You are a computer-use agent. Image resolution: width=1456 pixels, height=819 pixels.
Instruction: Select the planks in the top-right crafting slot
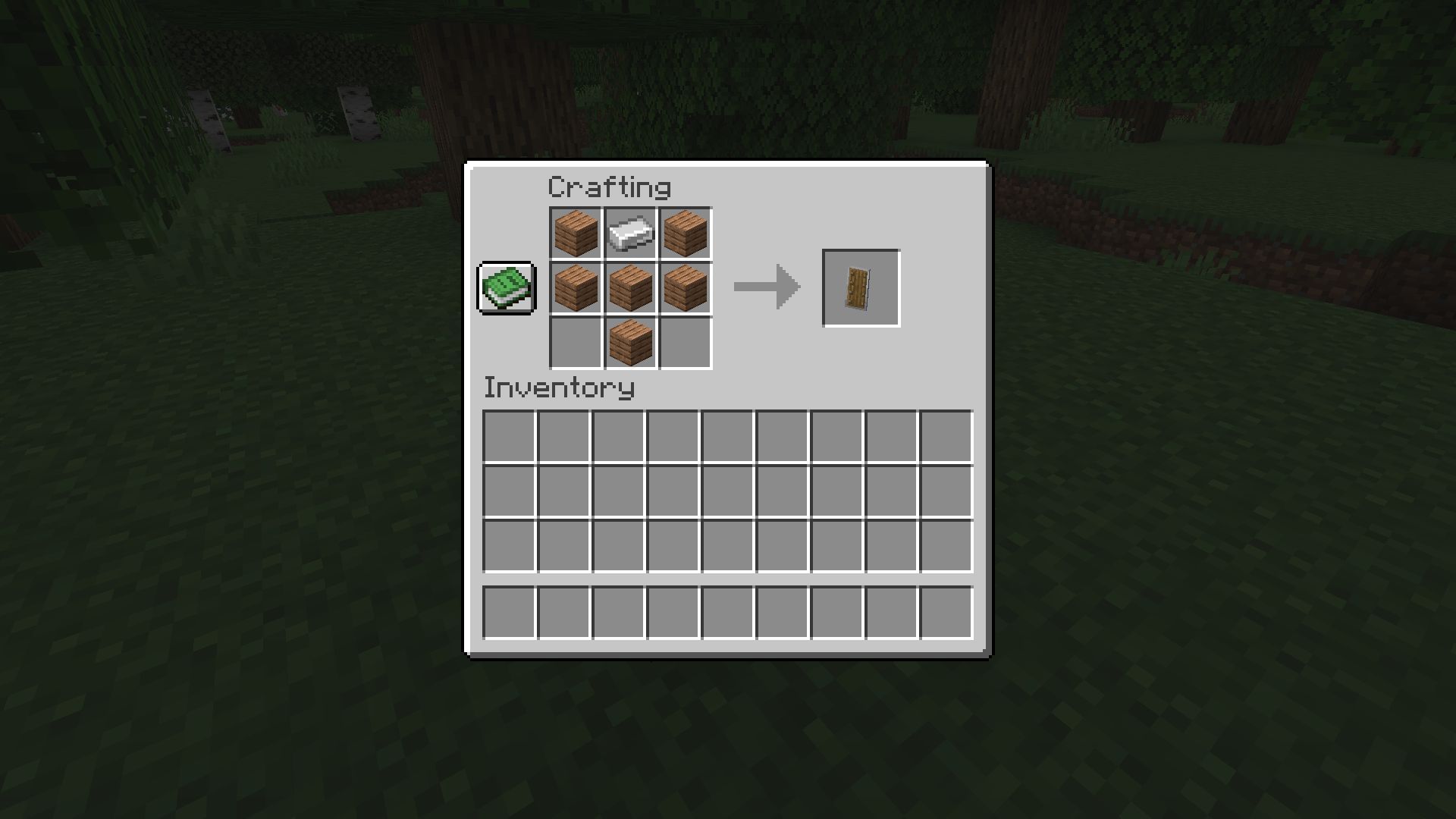pyautogui.click(x=684, y=233)
